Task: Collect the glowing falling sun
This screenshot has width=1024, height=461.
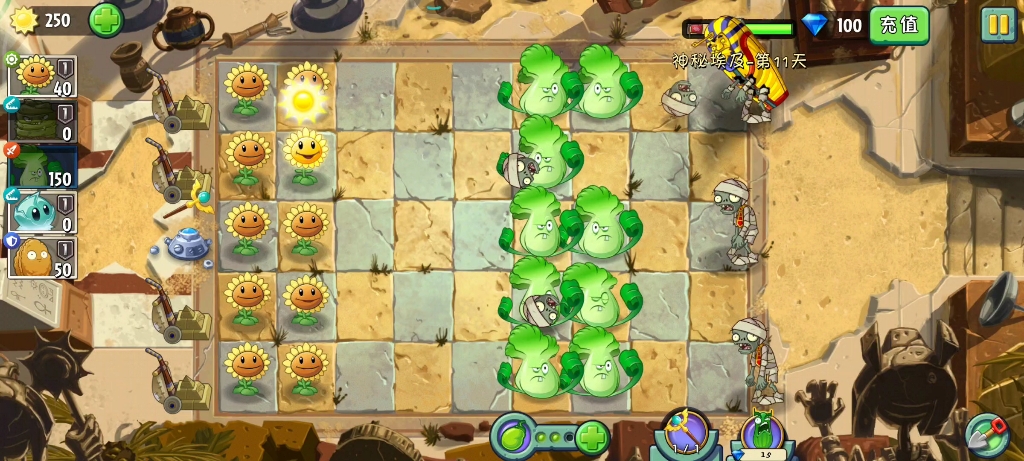Action: pyautogui.click(x=302, y=99)
